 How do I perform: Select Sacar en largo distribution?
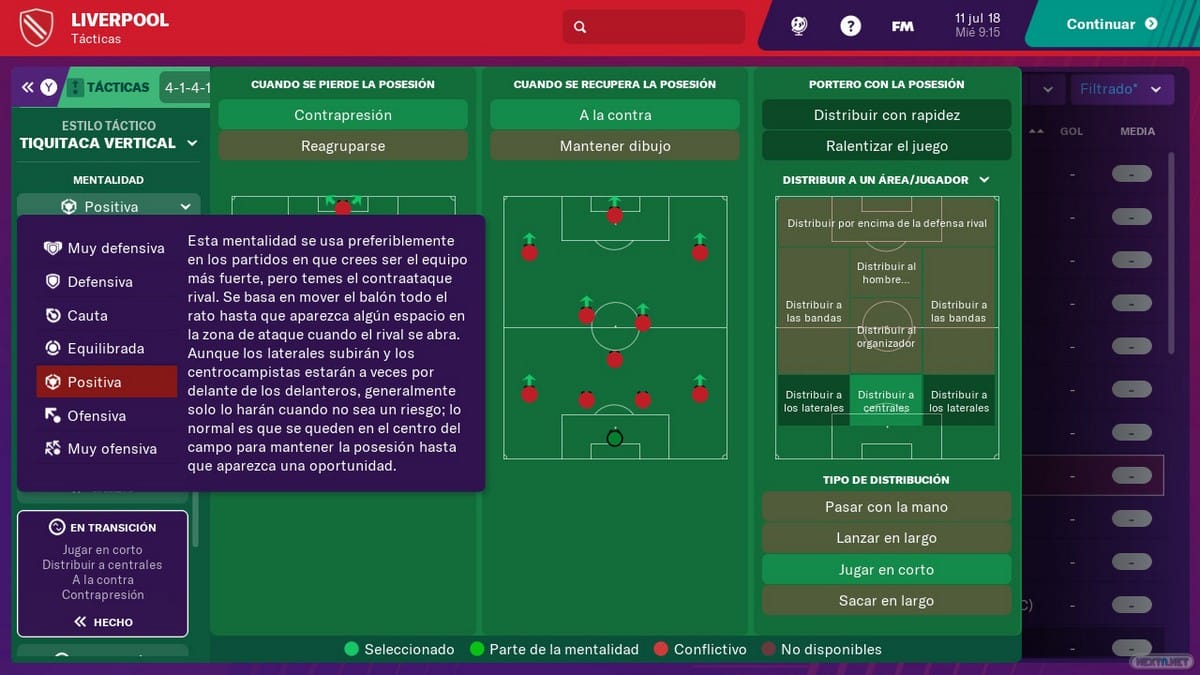pos(886,601)
